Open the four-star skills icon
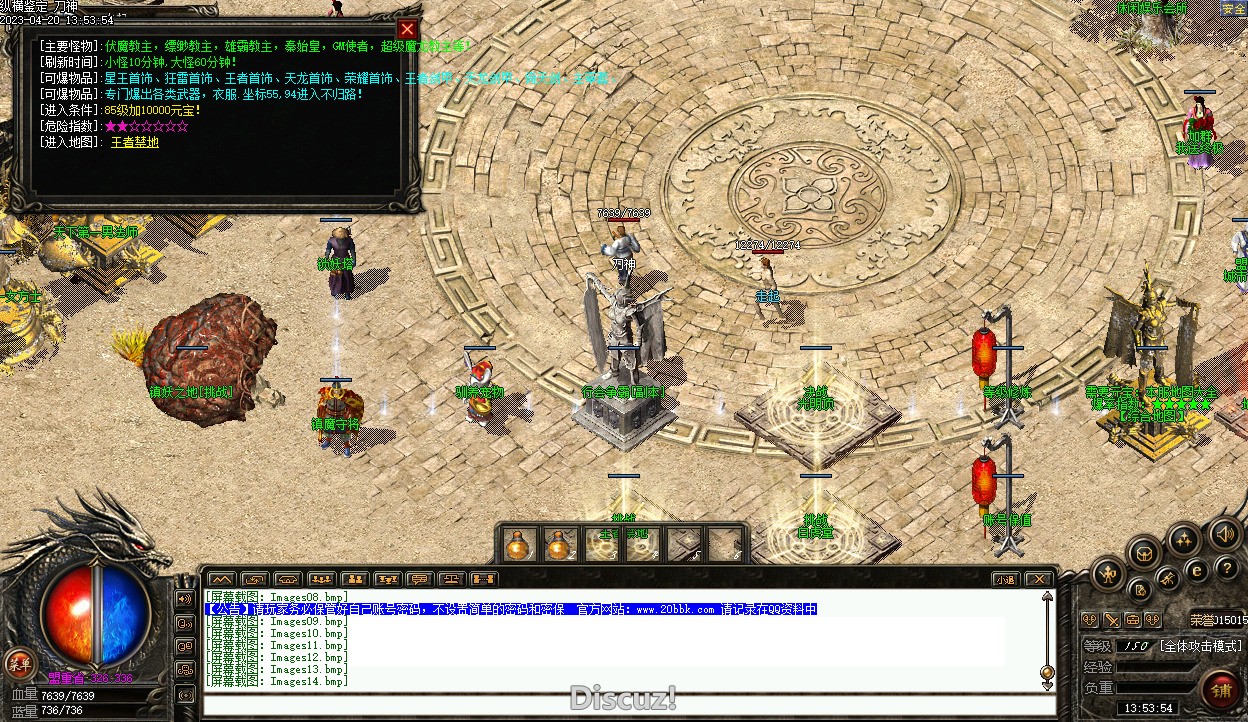 pos(1183,541)
